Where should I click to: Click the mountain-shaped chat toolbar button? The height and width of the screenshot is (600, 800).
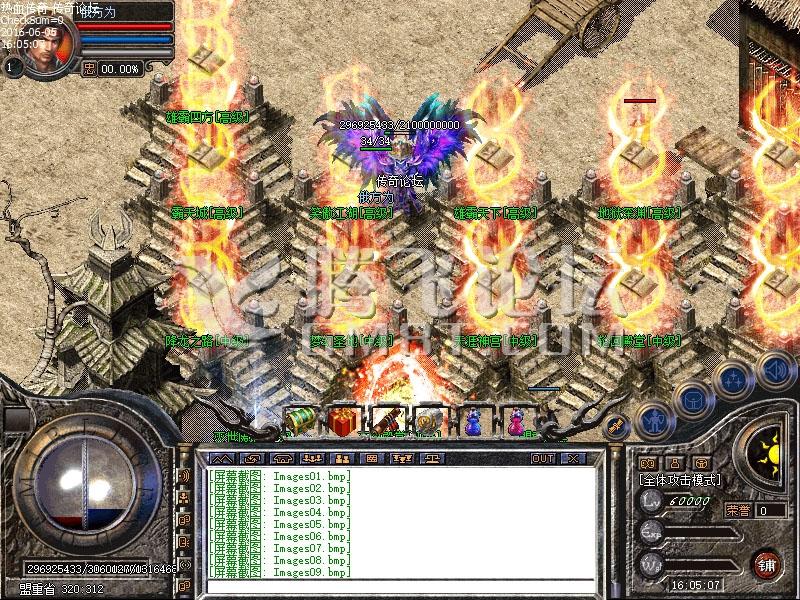pos(225,458)
